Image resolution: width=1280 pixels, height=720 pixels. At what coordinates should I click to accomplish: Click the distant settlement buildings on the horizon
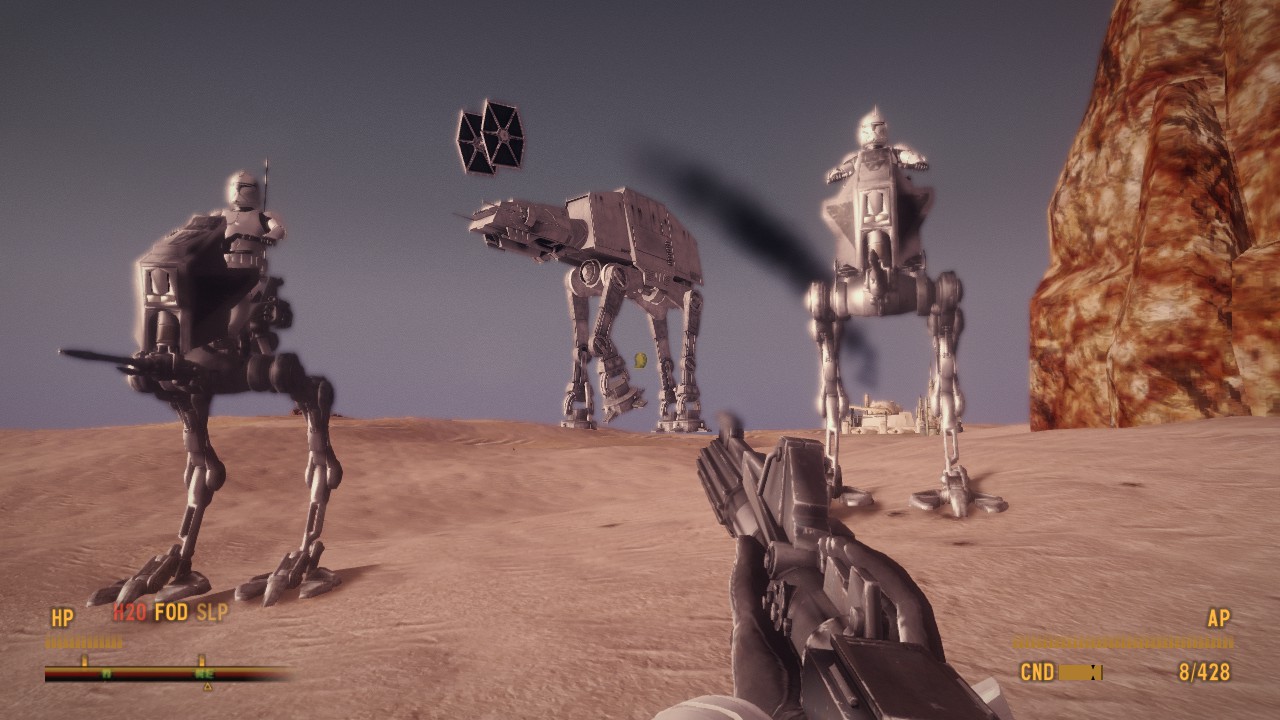(x=880, y=420)
